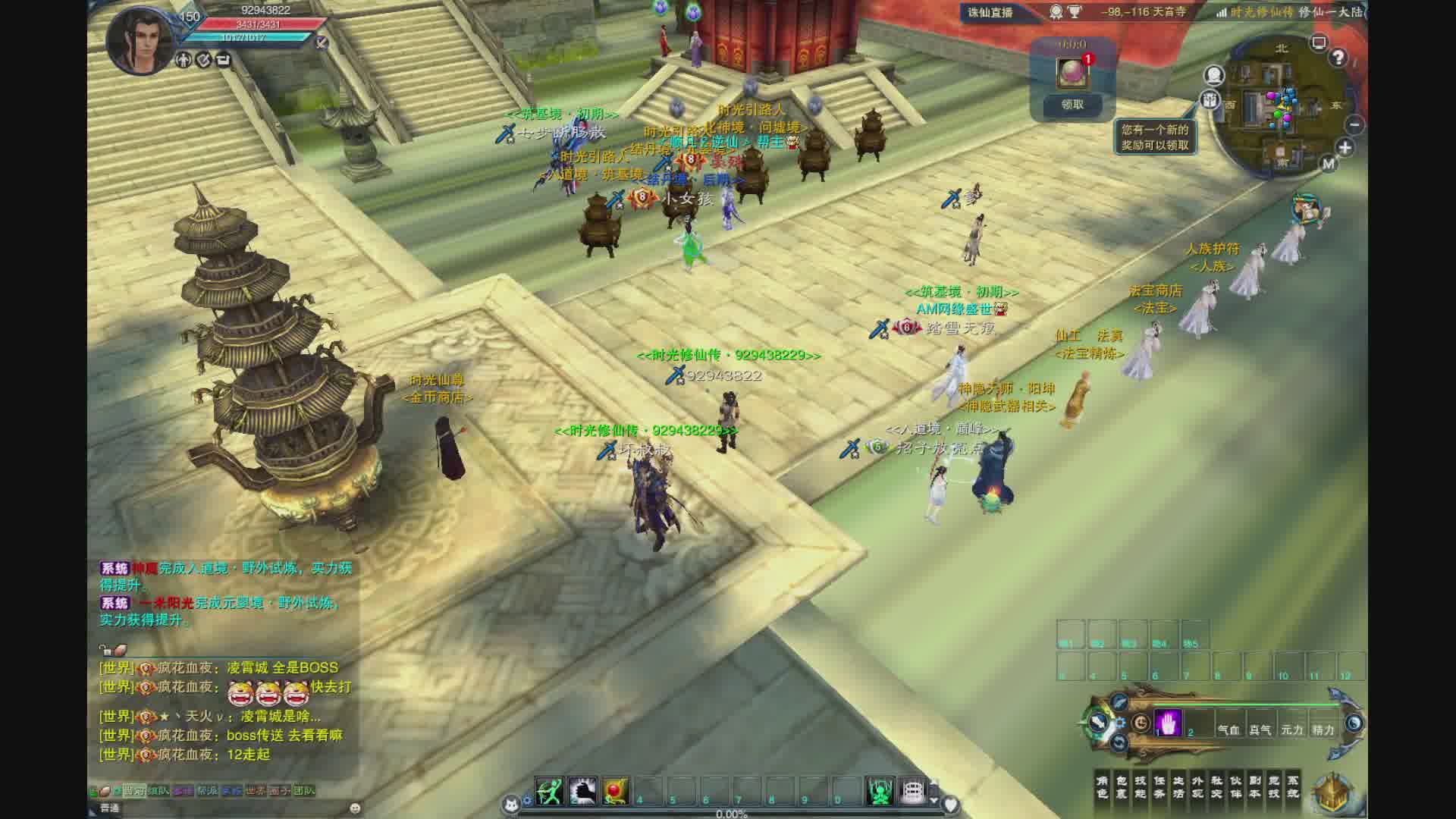The image size is (1456, 819).
Task: Open the chat emoji smiley picker
Action: pyautogui.click(x=355, y=808)
